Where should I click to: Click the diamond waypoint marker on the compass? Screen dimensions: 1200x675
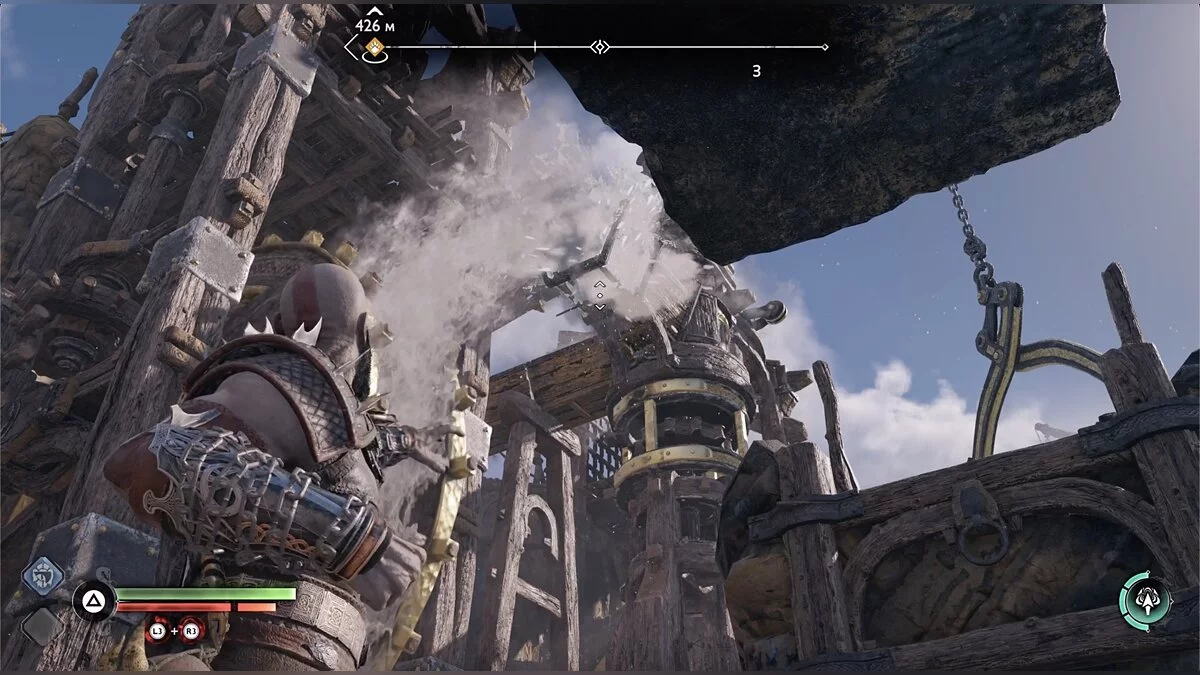click(x=599, y=47)
